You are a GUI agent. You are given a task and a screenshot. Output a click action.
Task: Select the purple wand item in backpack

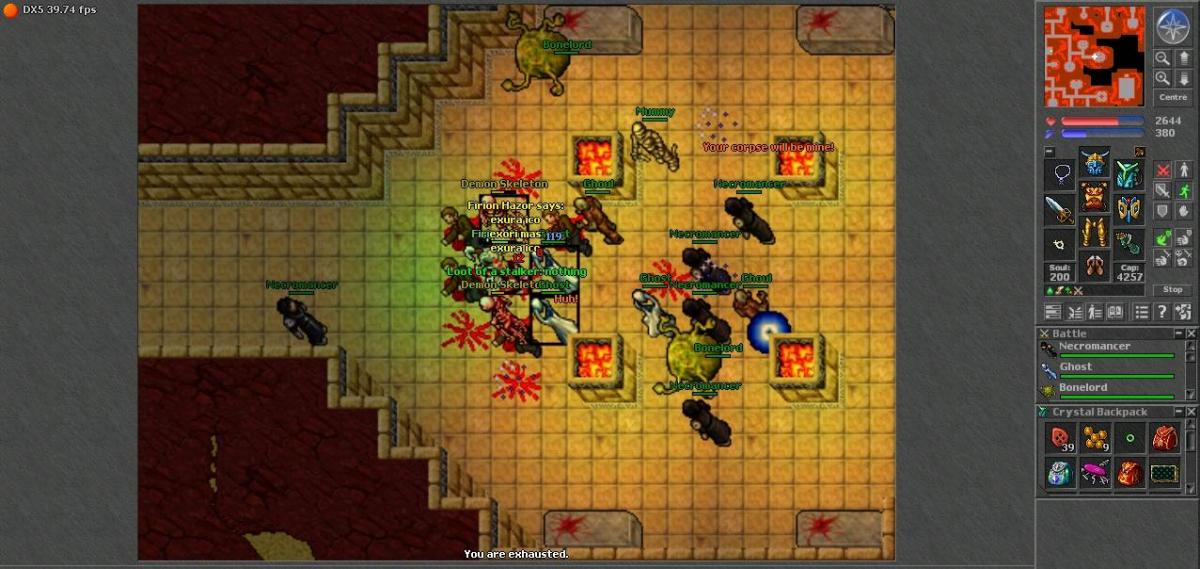coord(1094,473)
